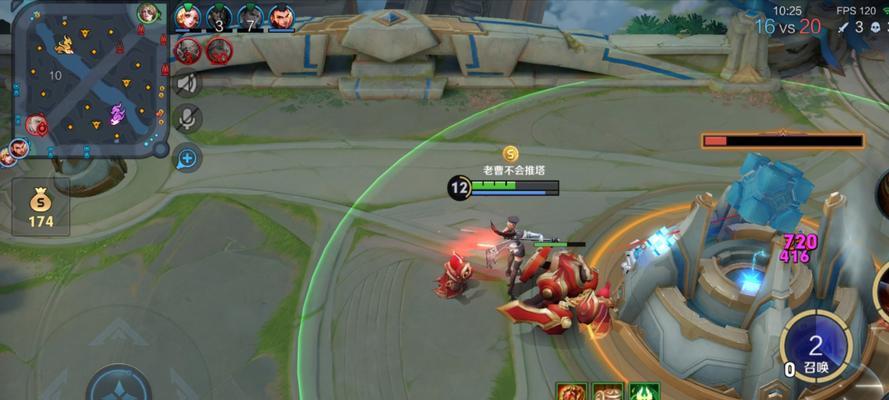Select the blonde ally portrait in the top row
Image resolution: width=889 pixels, height=400 pixels.
[188, 17]
